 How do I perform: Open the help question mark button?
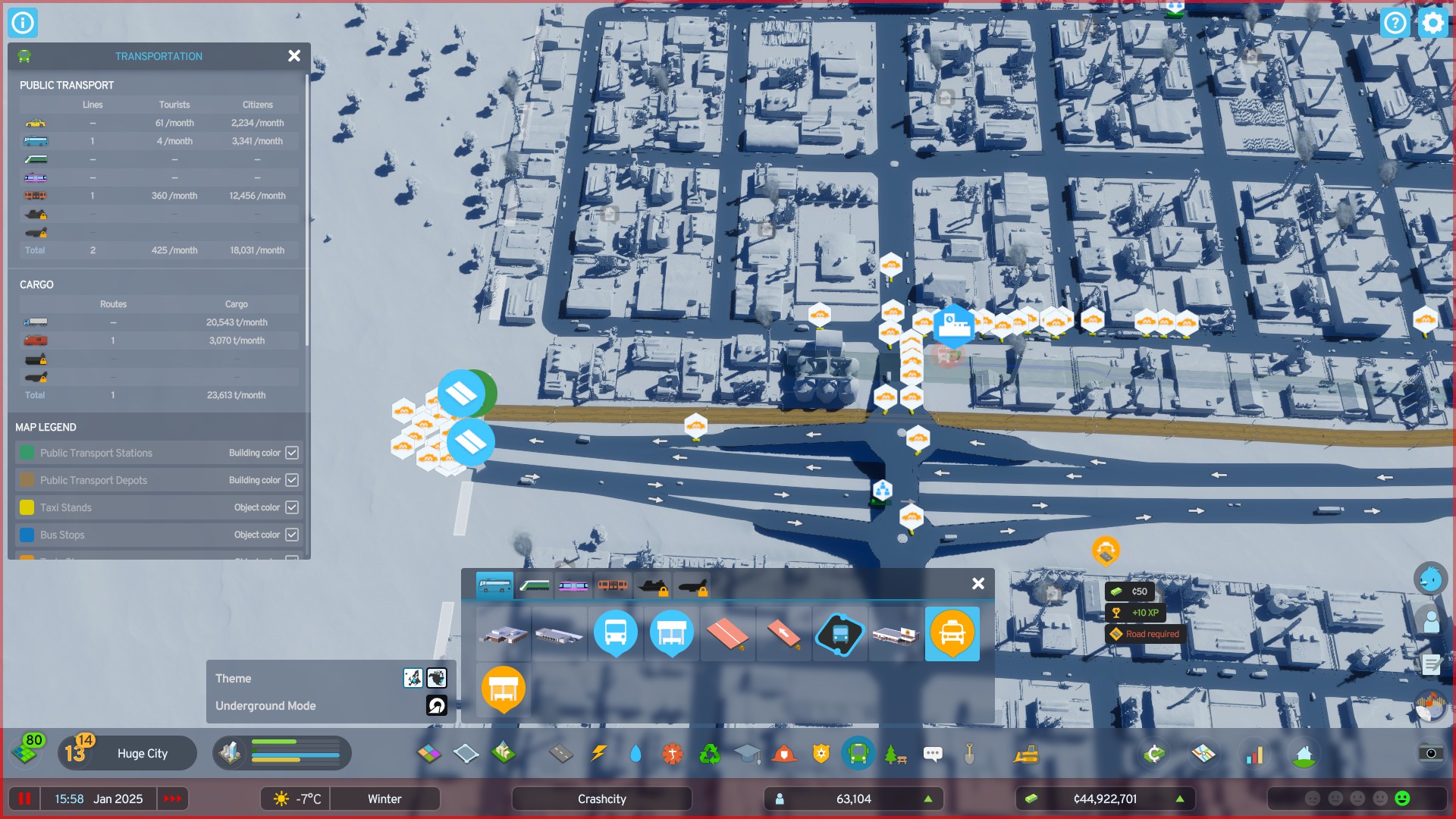(1396, 23)
